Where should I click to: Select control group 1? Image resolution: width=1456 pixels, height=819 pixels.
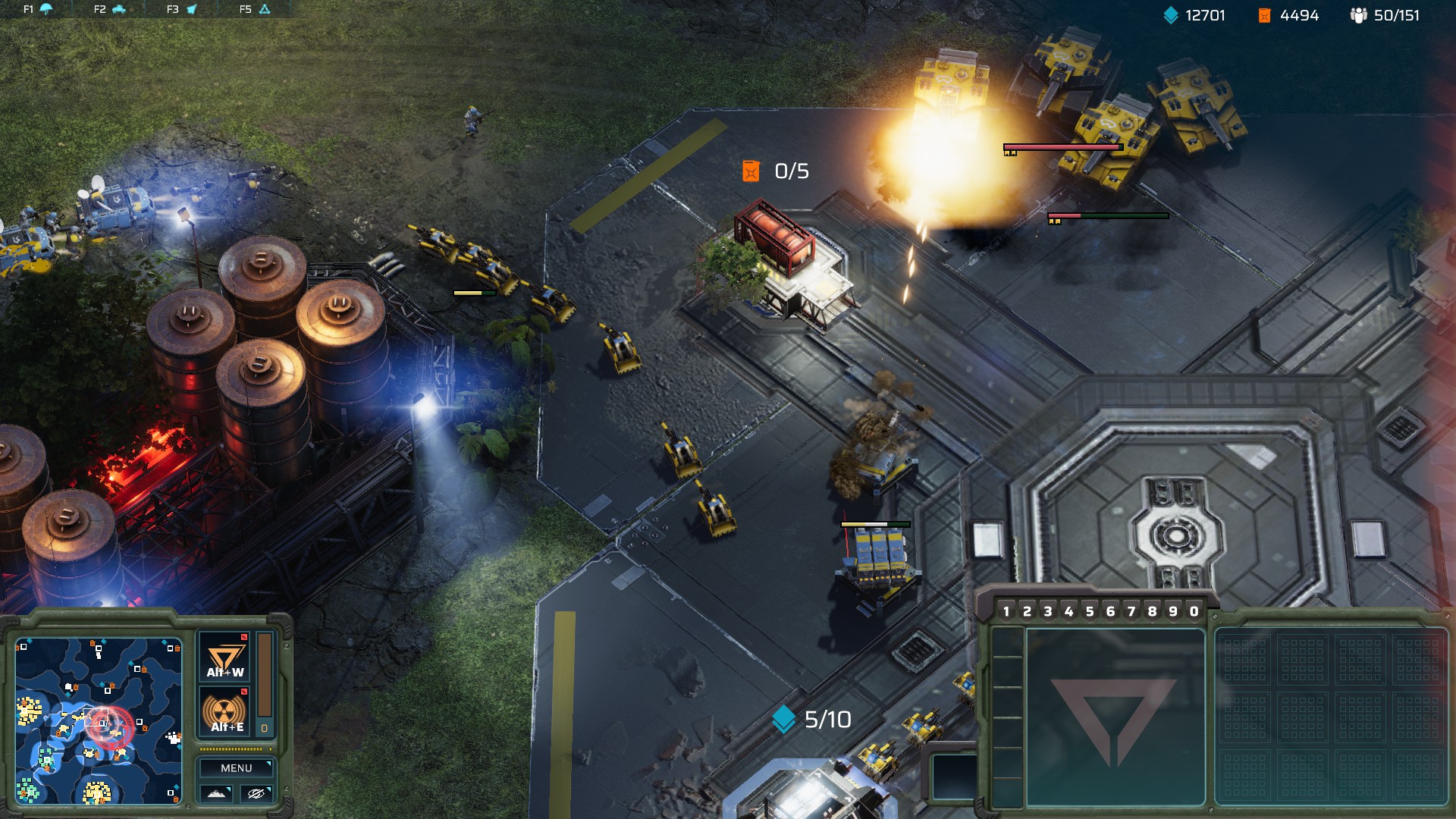coord(1006,611)
